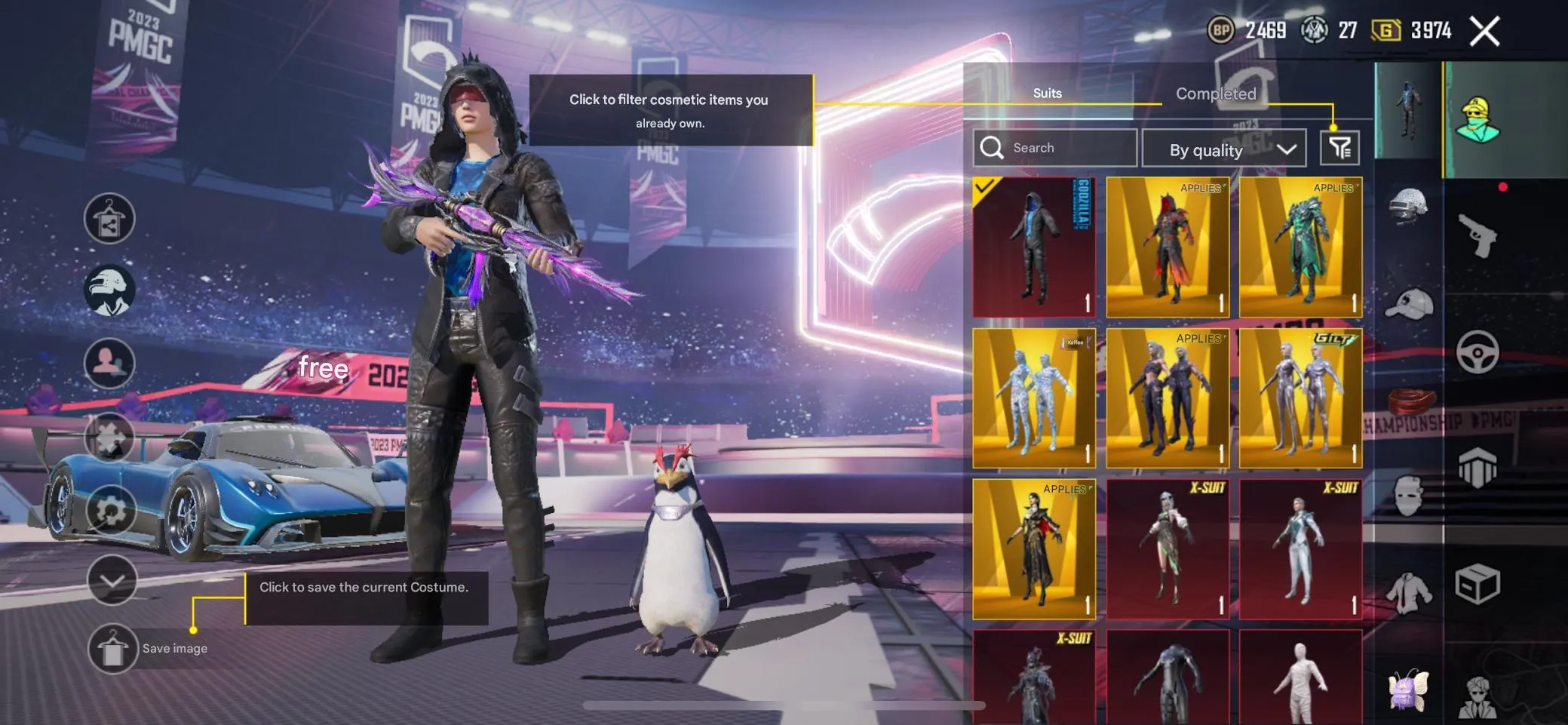Collapse the left menu with down arrow

coord(112,580)
